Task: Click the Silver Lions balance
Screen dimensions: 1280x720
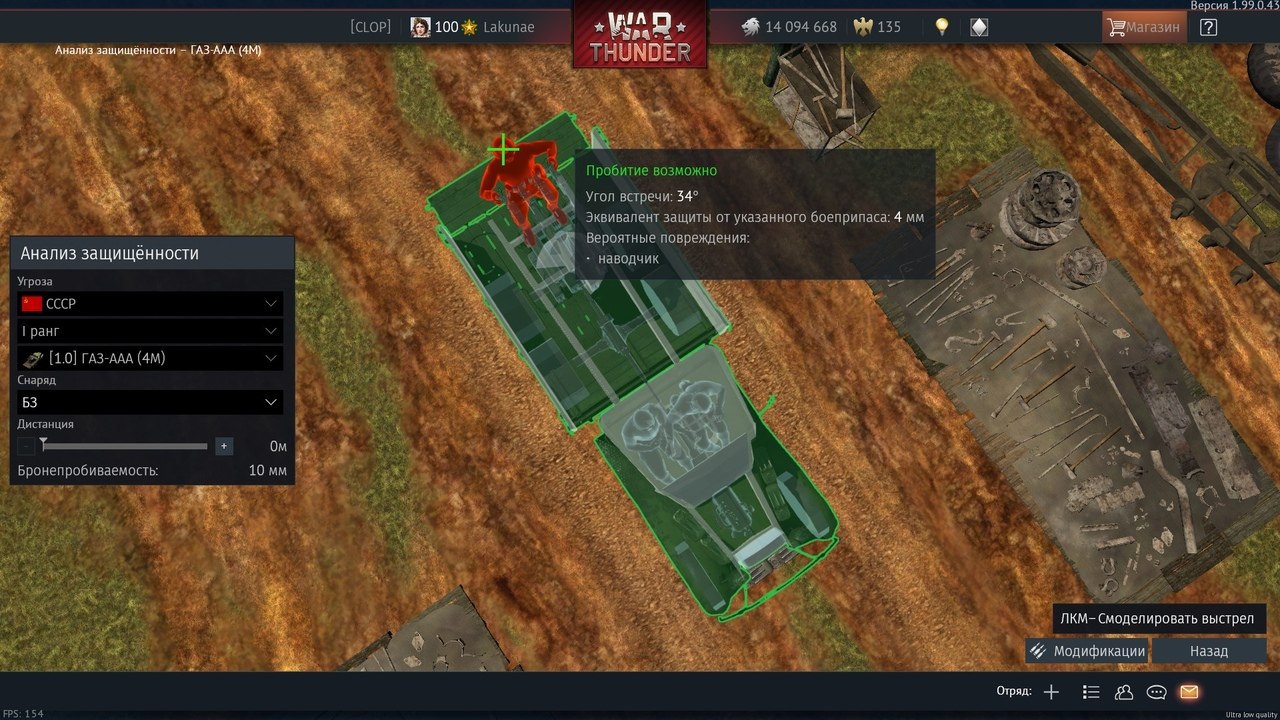Action: (789, 27)
